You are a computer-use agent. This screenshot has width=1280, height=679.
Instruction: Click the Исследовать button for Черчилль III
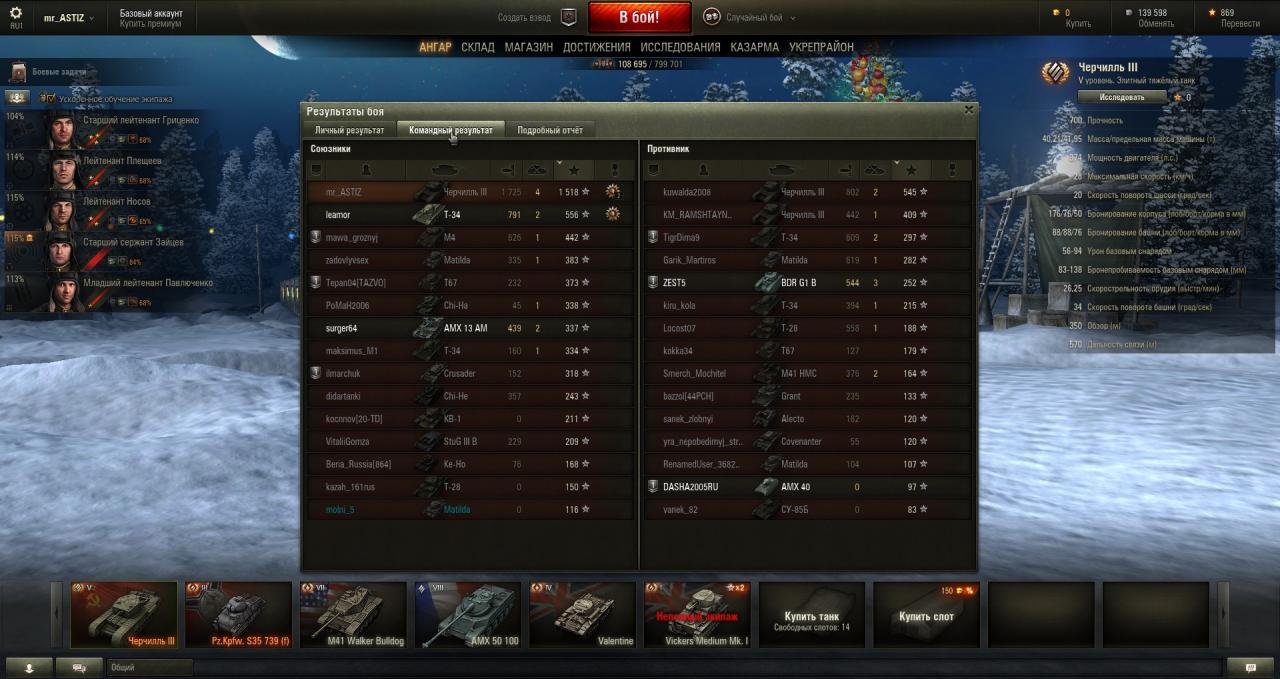click(1122, 97)
